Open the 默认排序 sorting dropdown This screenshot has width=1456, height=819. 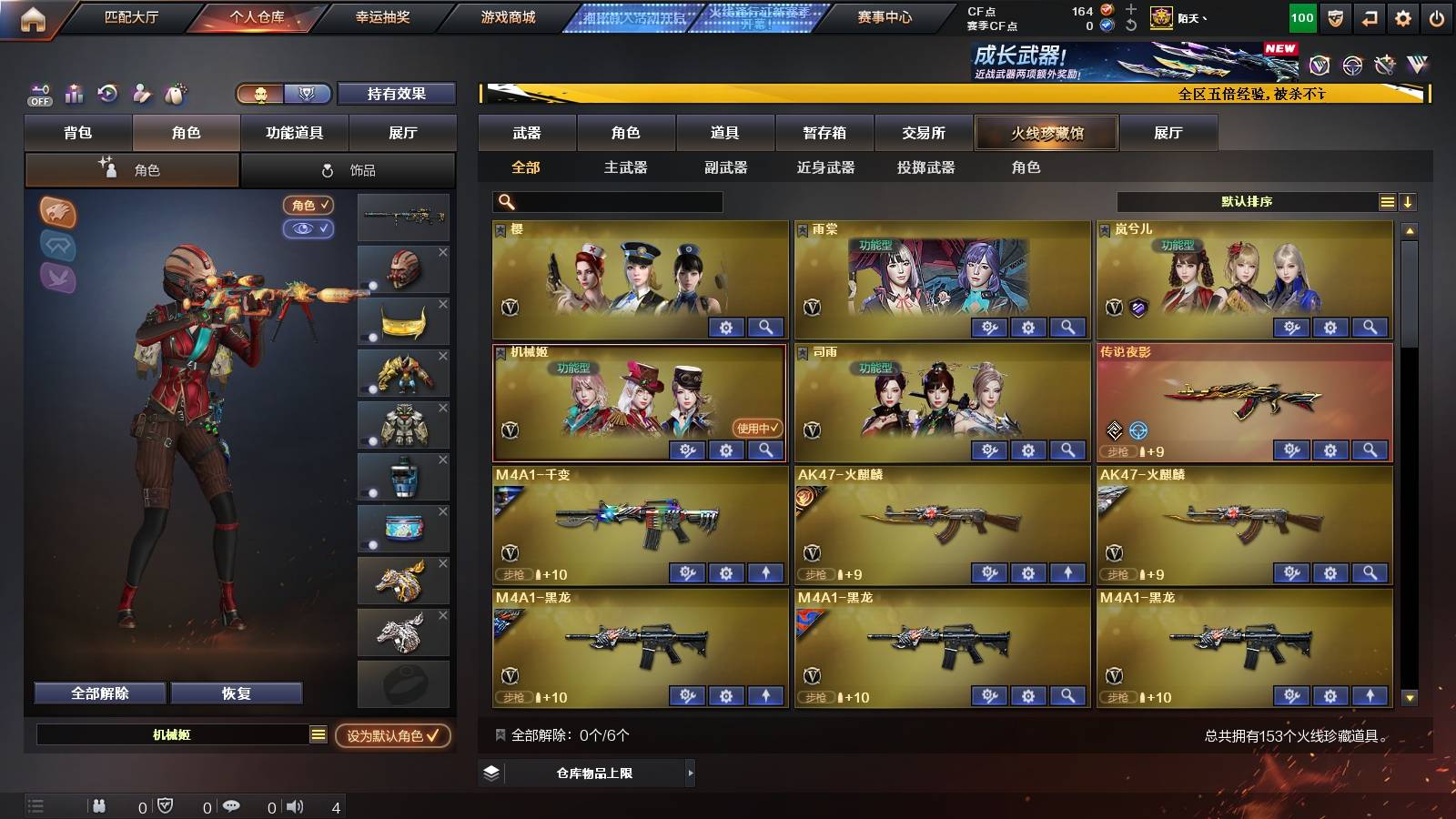1247,202
